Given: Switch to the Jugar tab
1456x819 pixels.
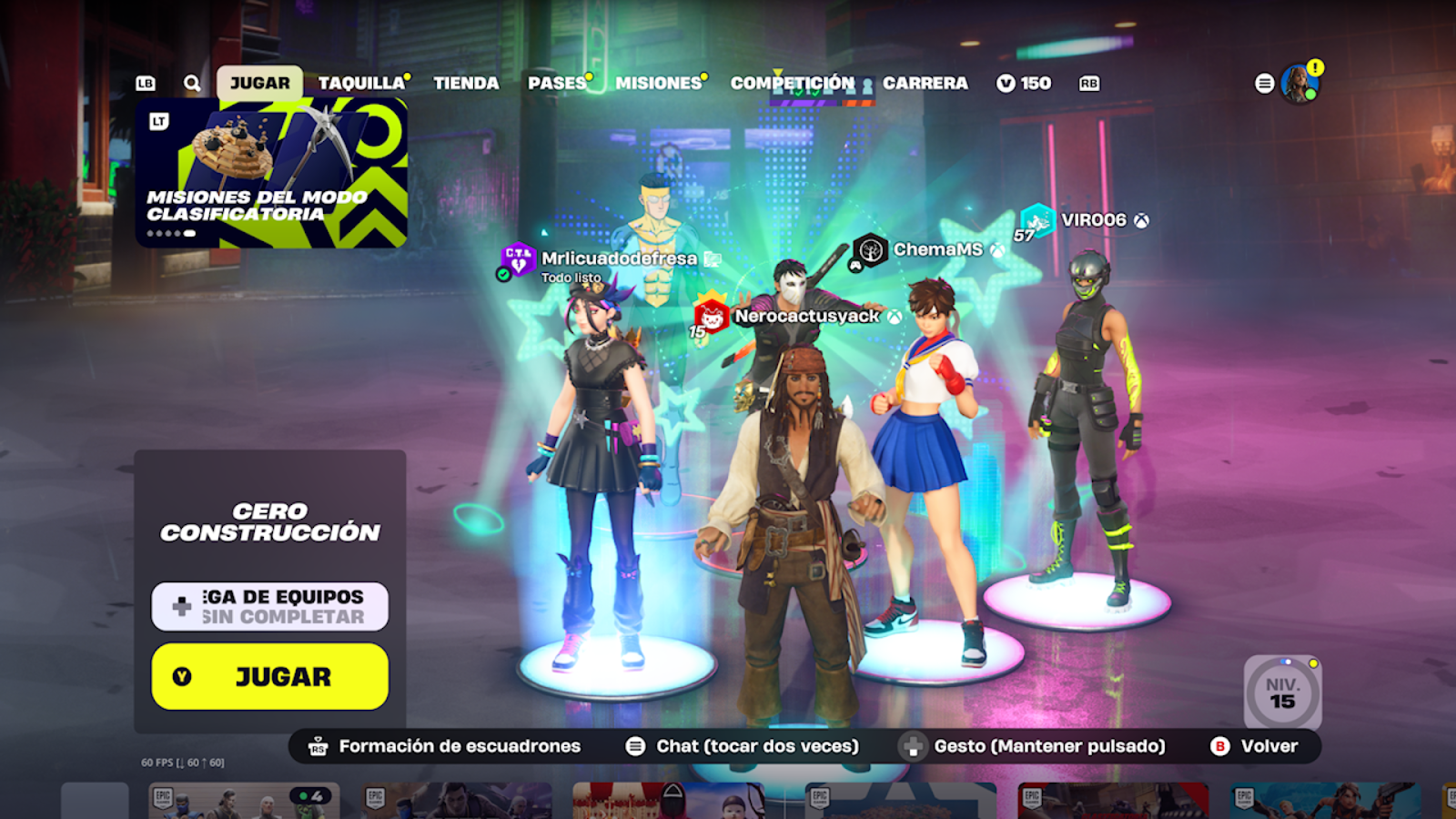Looking at the screenshot, I should coord(259,83).
